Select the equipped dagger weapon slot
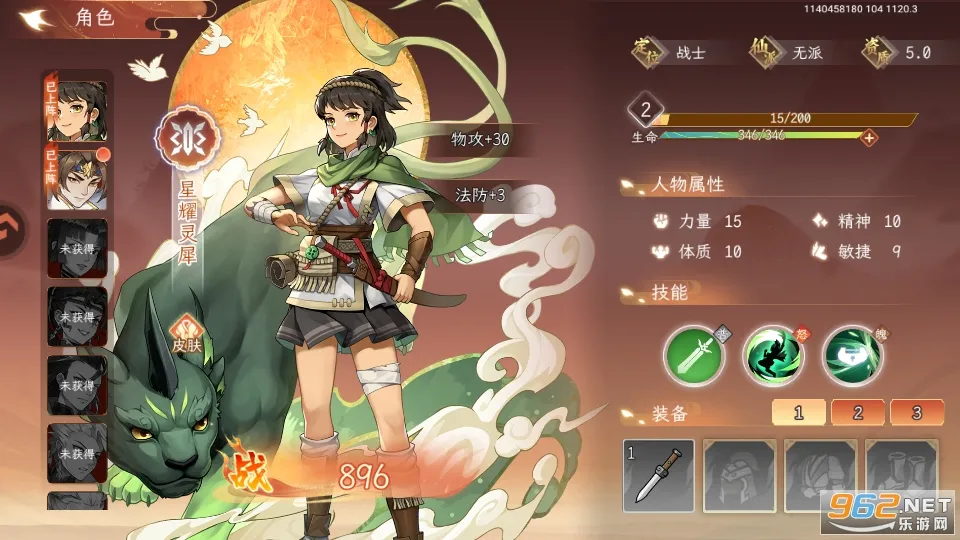 [658, 474]
